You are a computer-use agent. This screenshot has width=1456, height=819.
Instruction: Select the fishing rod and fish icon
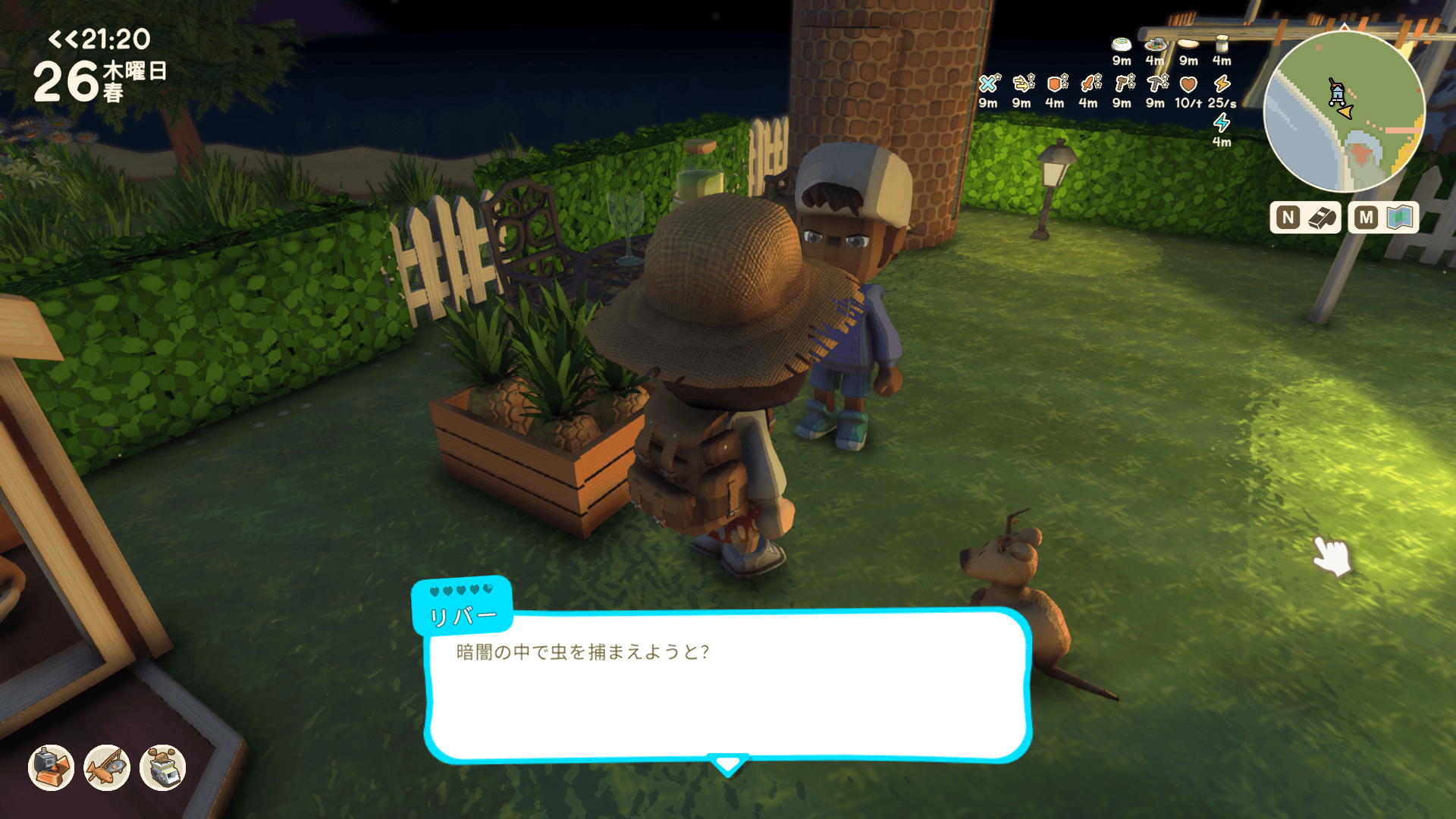(x=107, y=767)
